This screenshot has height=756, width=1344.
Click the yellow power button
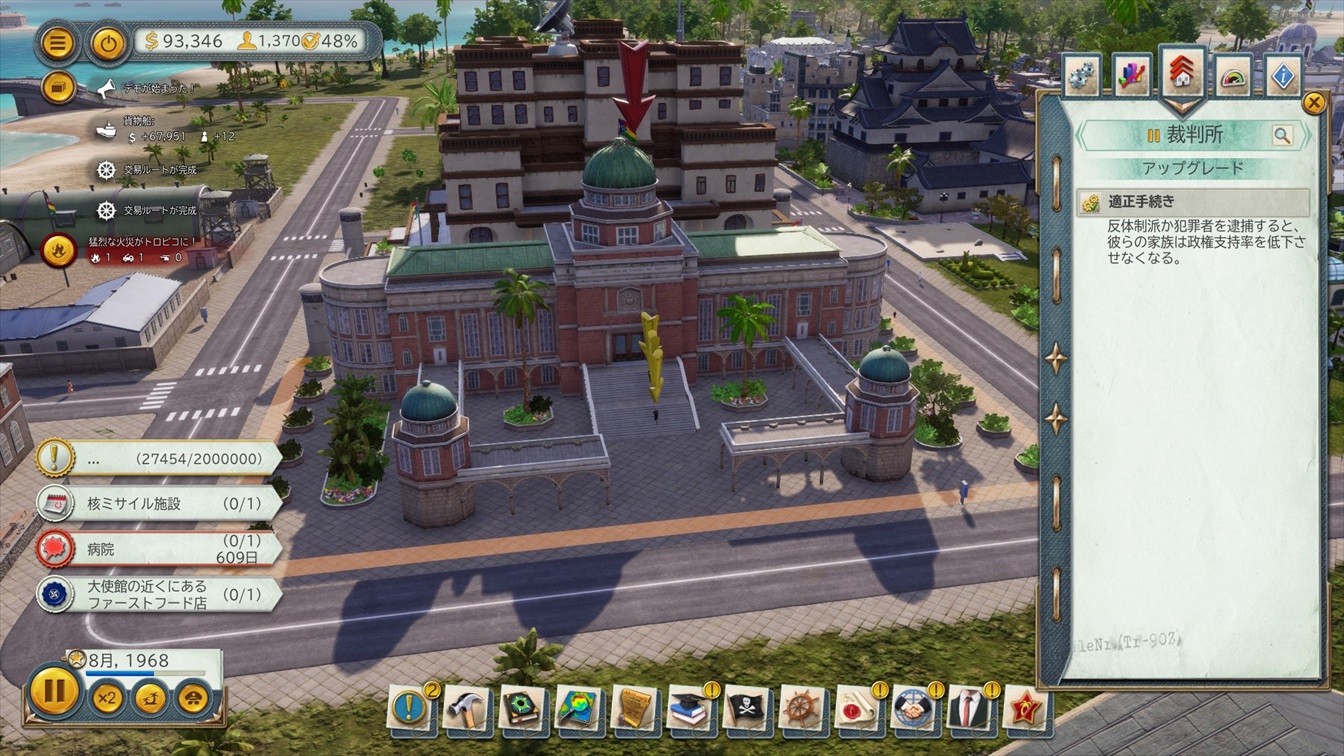click(x=107, y=43)
